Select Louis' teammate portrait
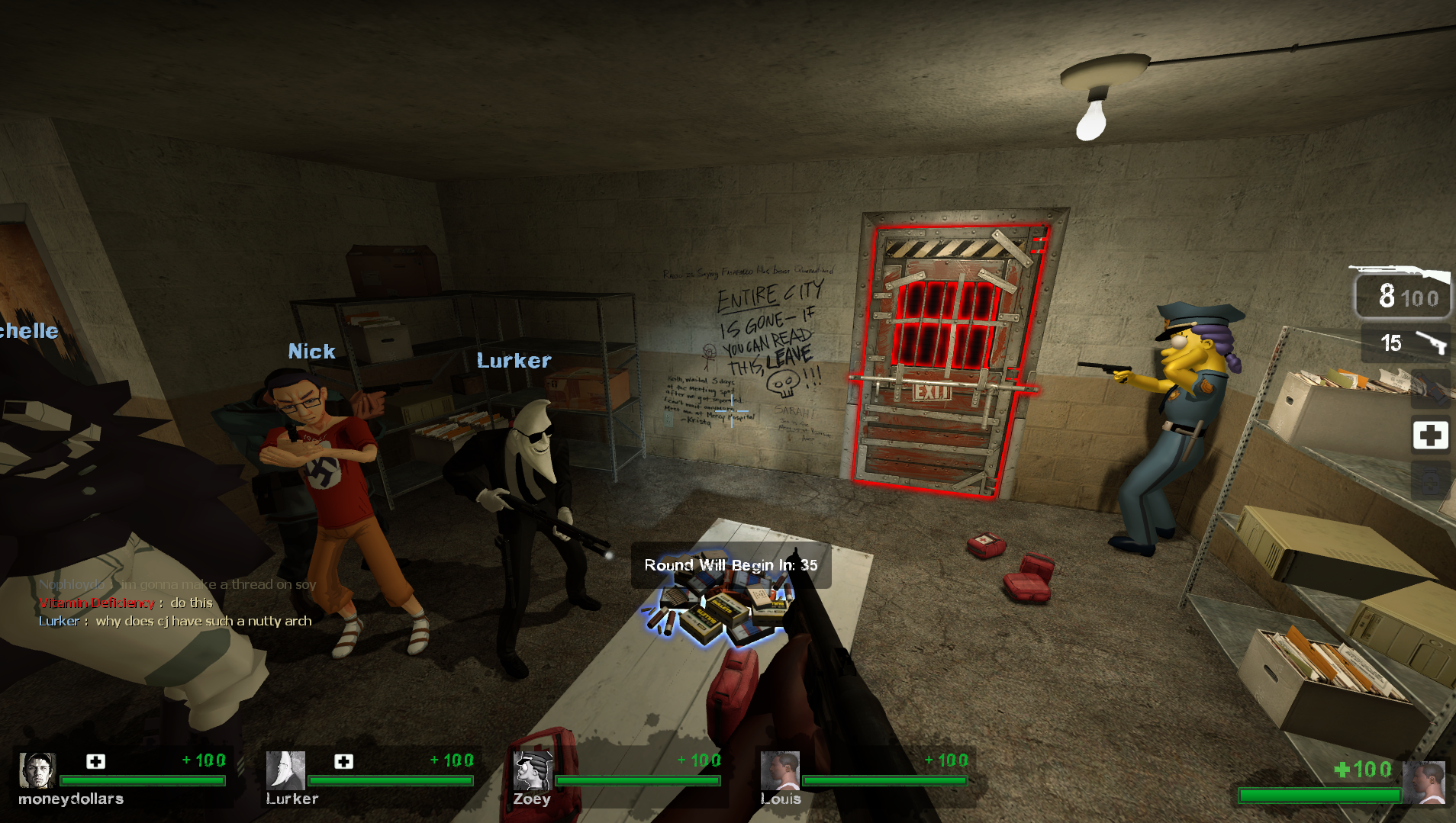Screen dimensions: 1456x823 click(780, 770)
